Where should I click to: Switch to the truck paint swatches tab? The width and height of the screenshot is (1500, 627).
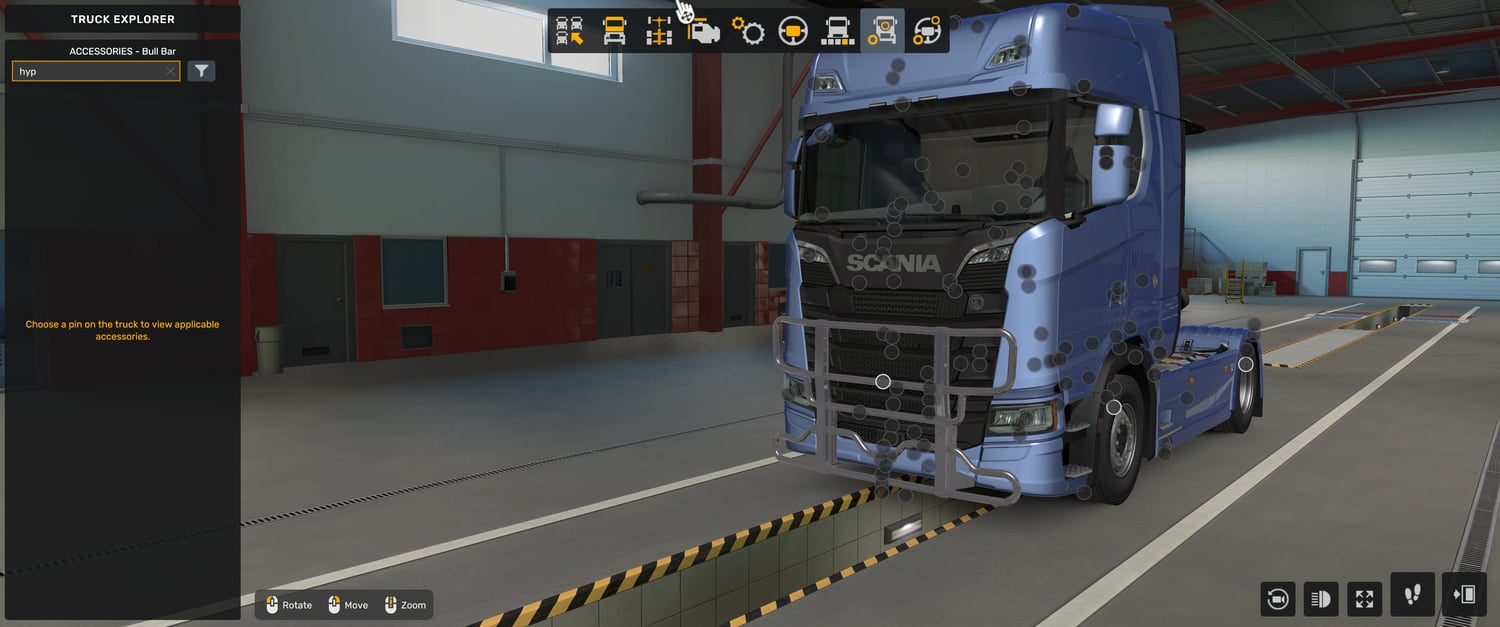click(837, 31)
